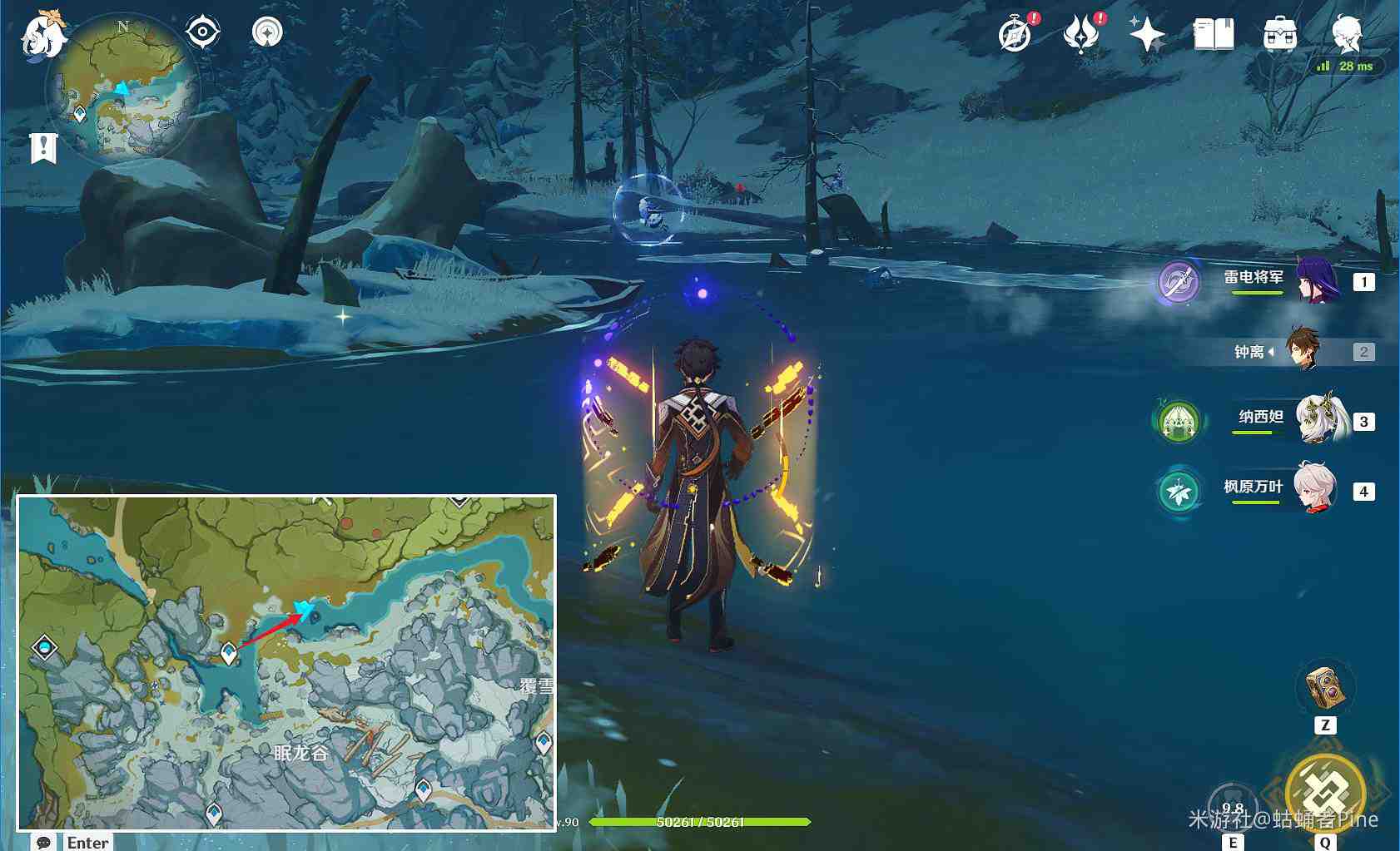Viewport: 1400px width, 851px height.
Task: Open the quest log exclamation bookmark
Action: click(43, 148)
